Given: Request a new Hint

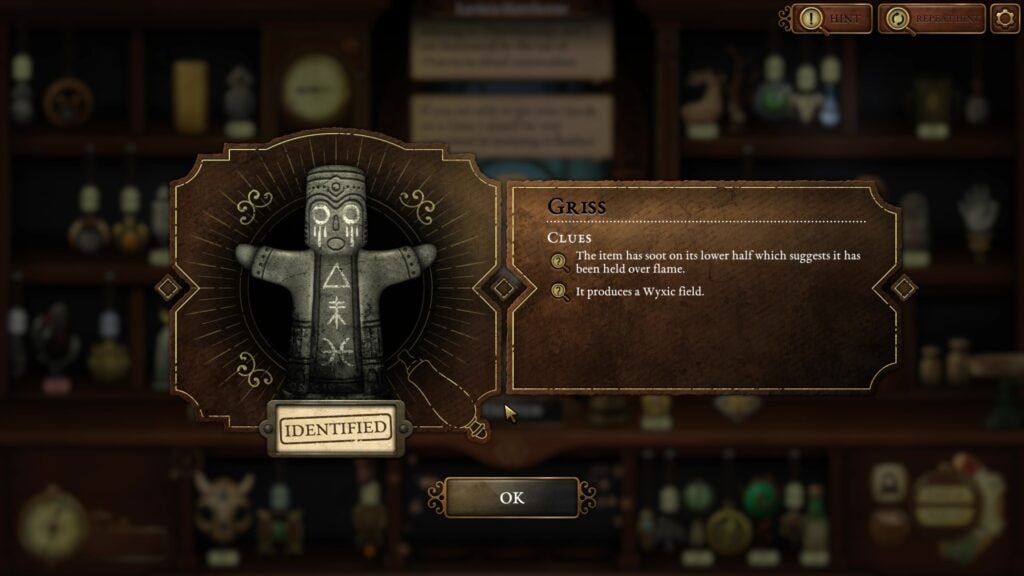Looking at the screenshot, I should [x=831, y=18].
